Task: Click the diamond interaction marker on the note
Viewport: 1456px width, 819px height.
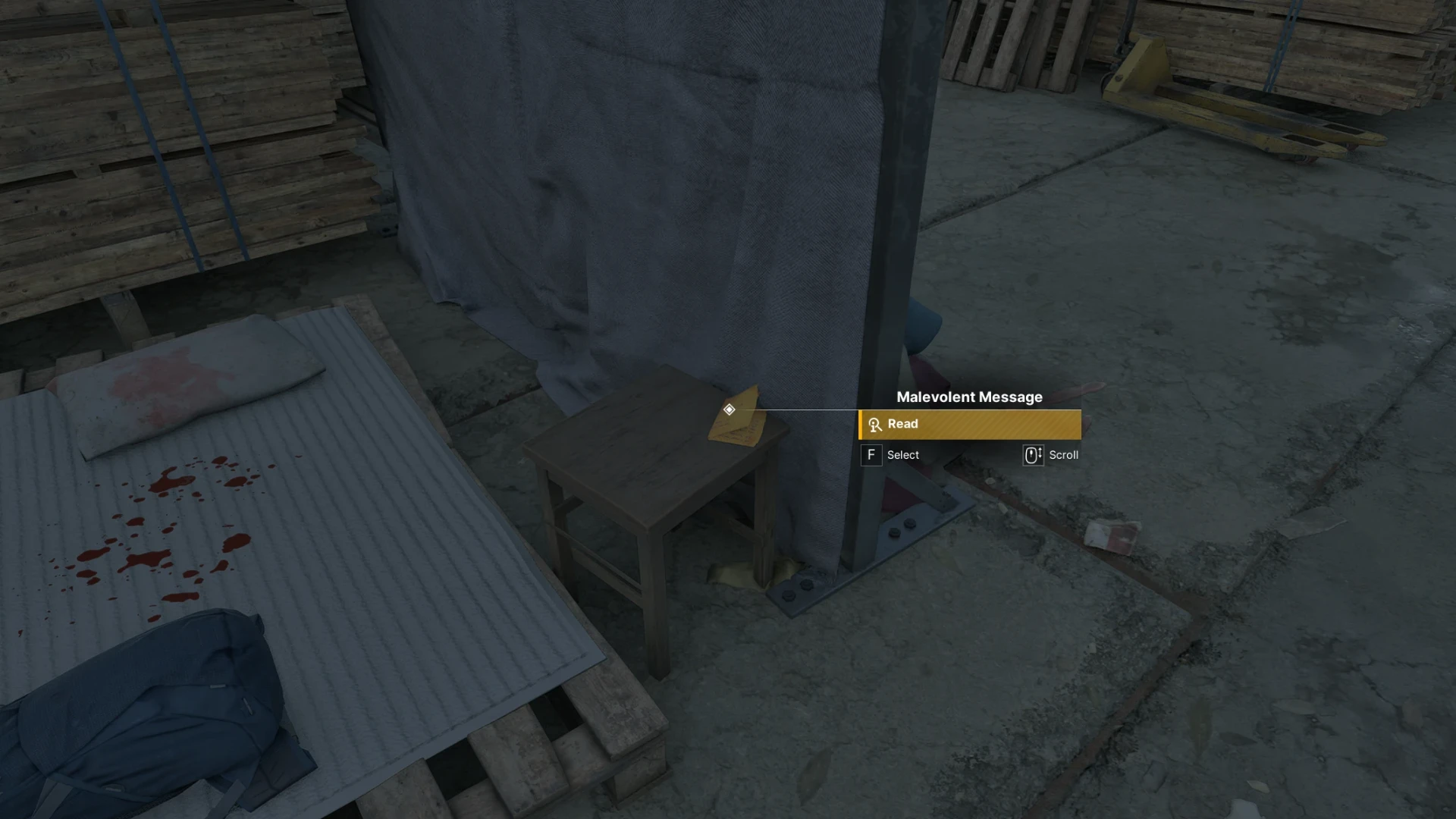Action: 729,409
